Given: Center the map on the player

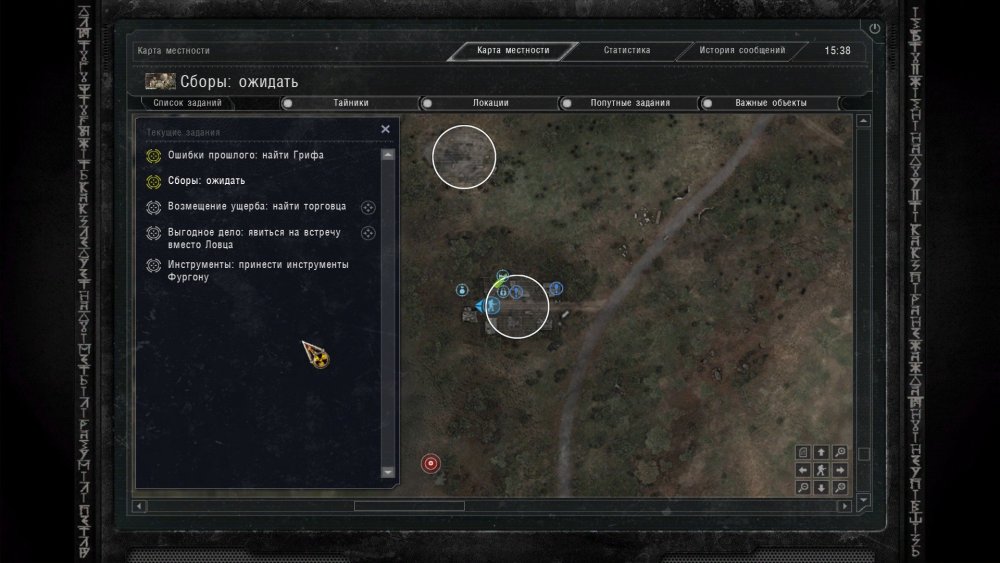Looking at the screenshot, I should (x=821, y=470).
